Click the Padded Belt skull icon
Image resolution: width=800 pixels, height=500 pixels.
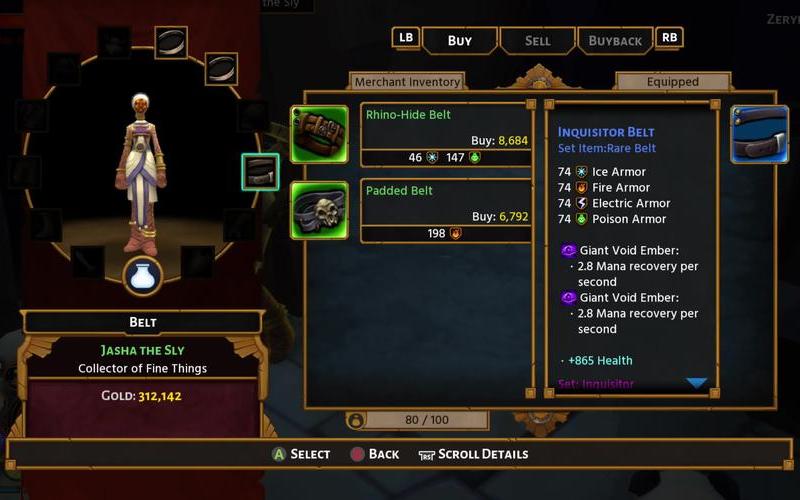coord(319,210)
